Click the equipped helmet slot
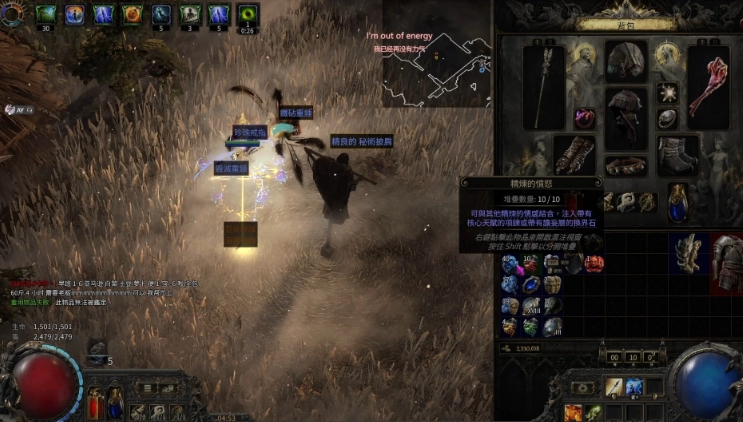 click(x=627, y=60)
